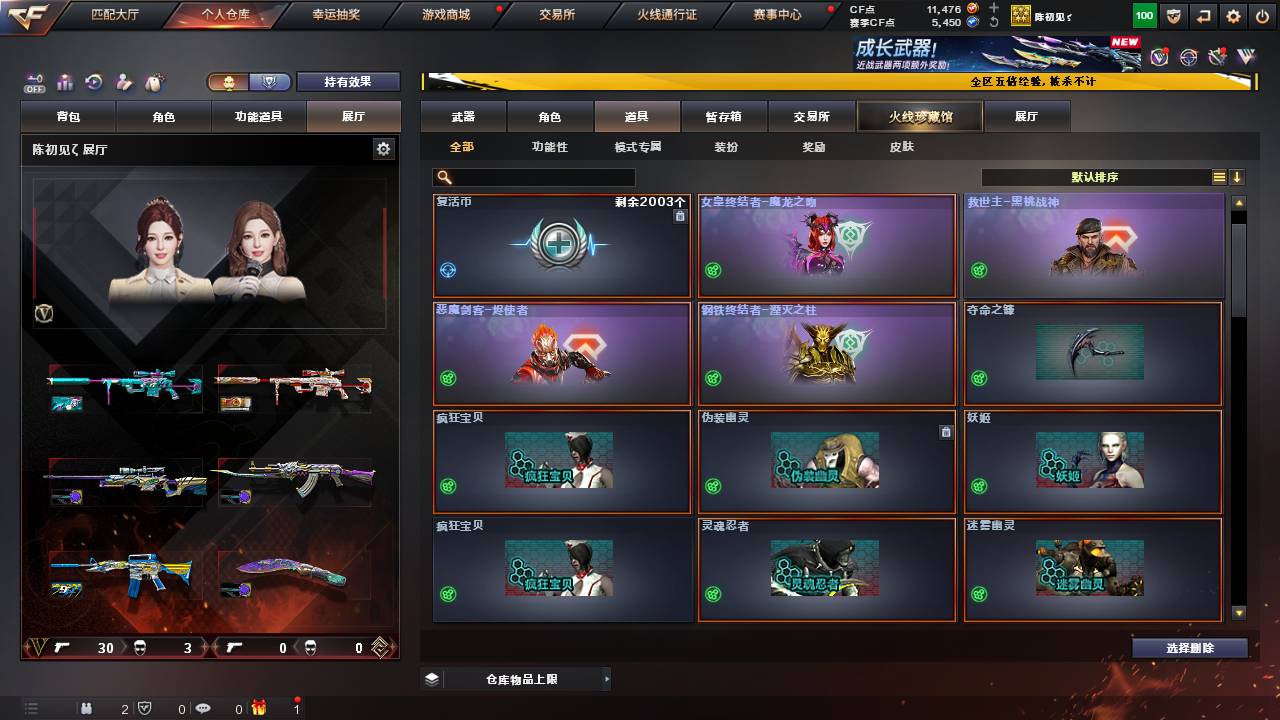
Task: Open the chat message icon at bottom
Action: click(x=204, y=706)
